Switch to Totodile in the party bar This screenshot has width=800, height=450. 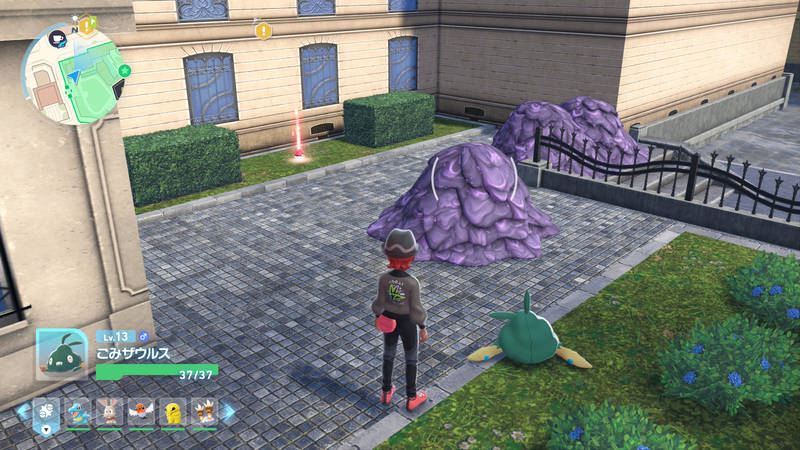click(x=78, y=411)
